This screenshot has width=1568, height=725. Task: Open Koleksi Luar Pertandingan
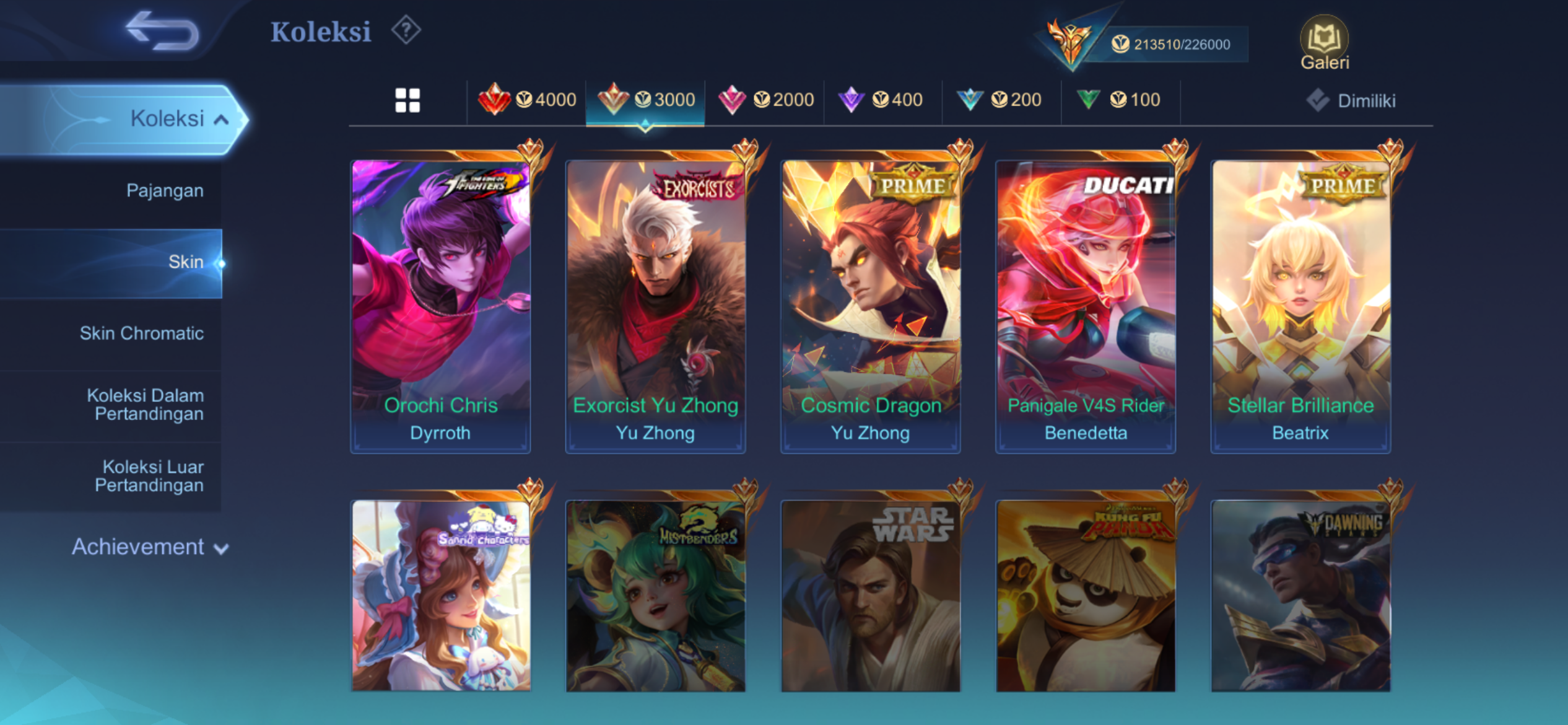pos(149,476)
